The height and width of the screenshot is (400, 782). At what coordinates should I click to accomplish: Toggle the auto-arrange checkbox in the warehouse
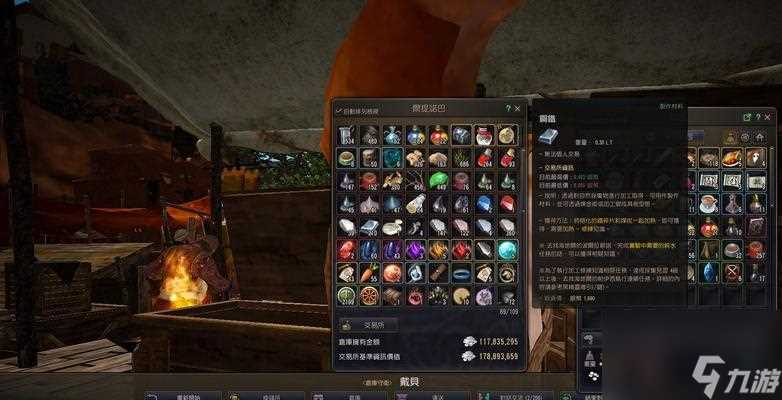(338, 109)
